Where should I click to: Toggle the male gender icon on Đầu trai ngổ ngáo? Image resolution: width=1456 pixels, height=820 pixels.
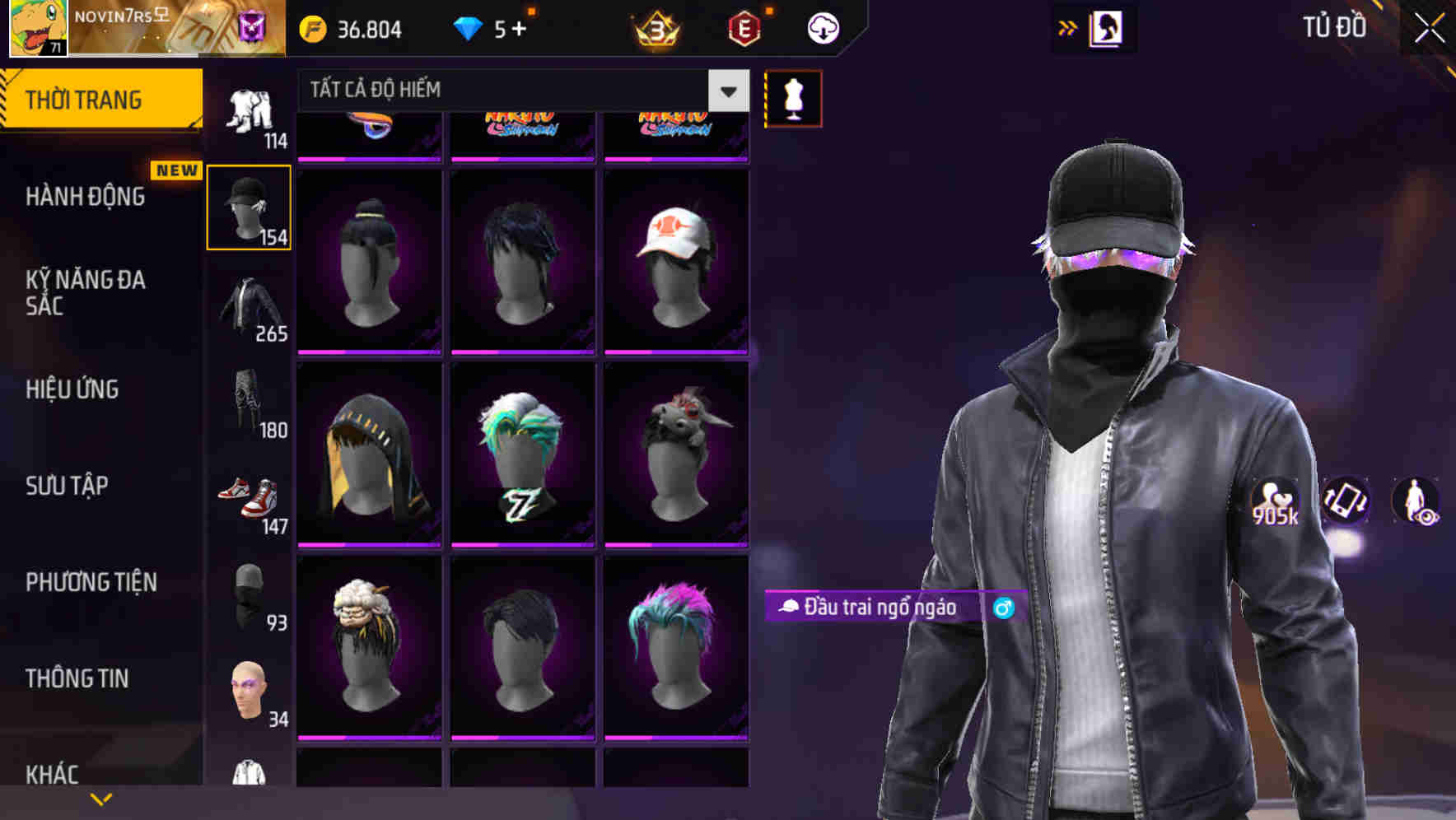[1003, 608]
